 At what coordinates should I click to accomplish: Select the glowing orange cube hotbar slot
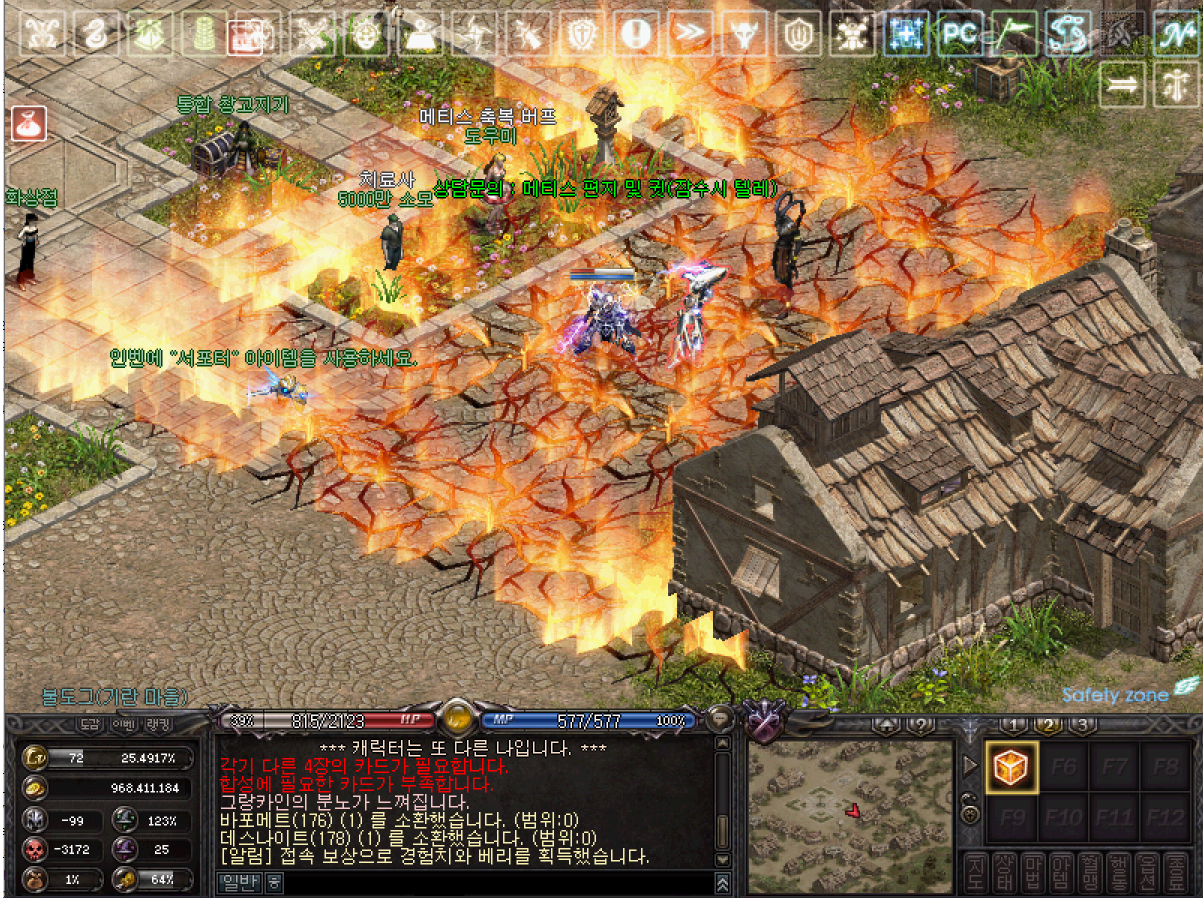(x=1011, y=767)
